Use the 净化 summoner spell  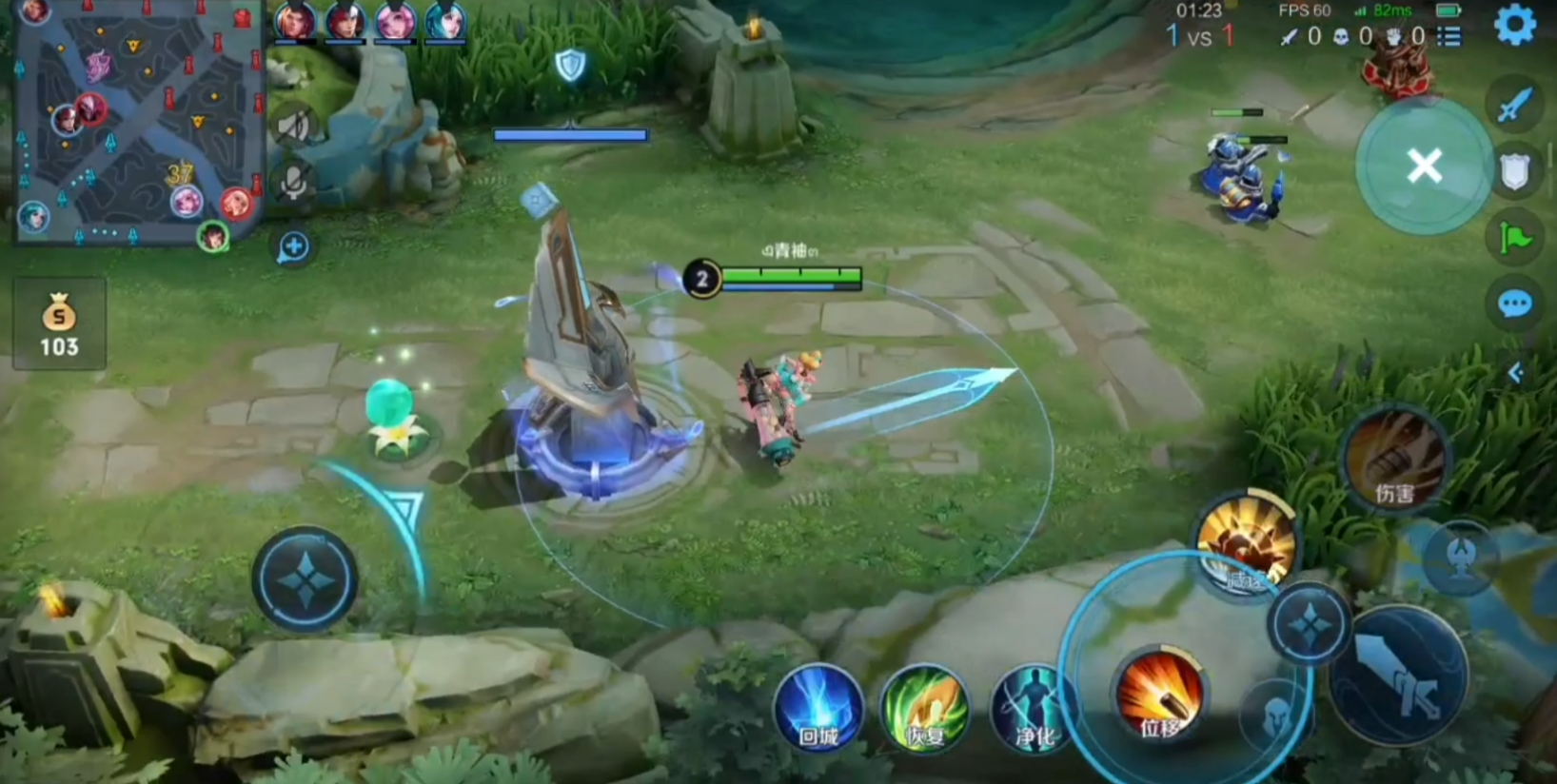pos(1034,709)
